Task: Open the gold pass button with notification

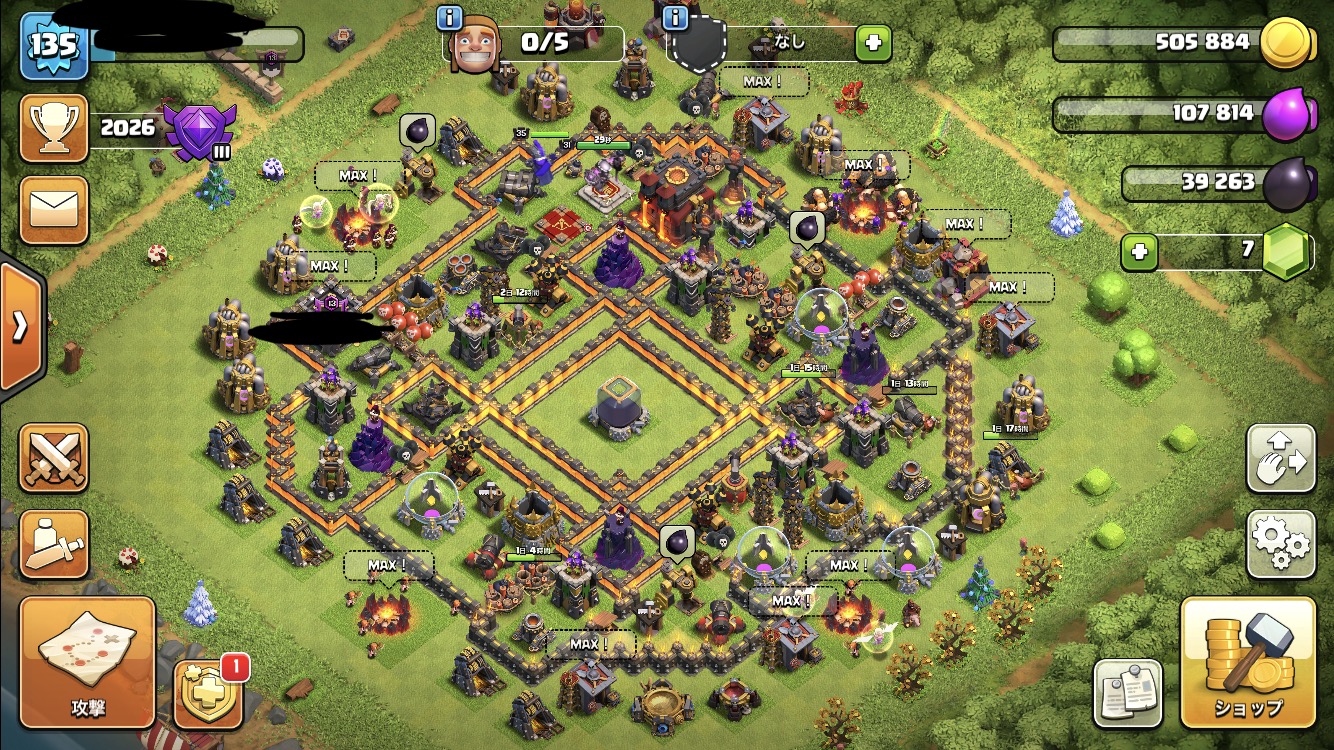Action: click(209, 694)
